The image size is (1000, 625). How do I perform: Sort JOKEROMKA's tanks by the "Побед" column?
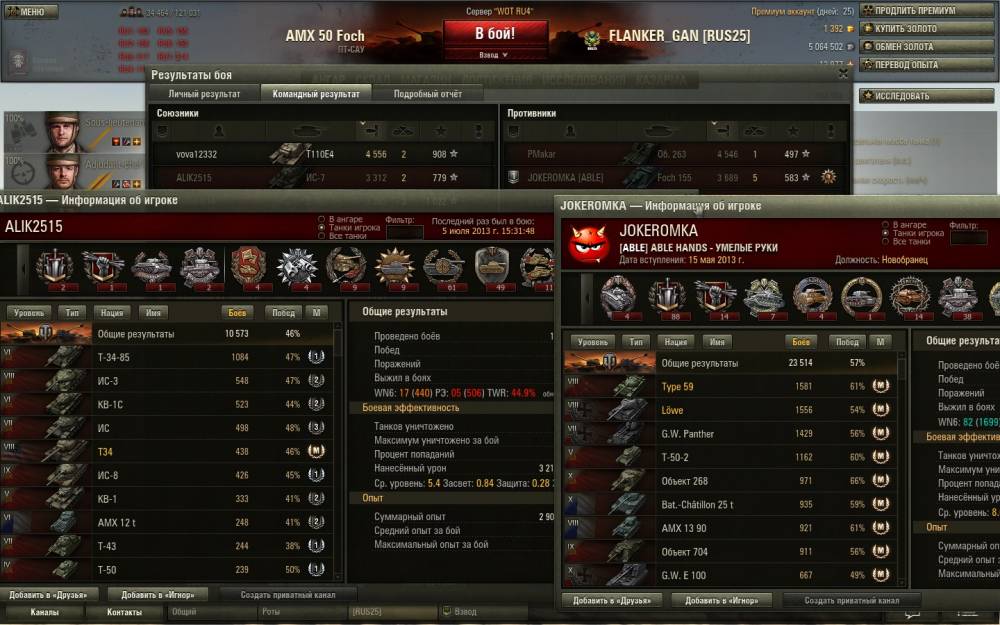847,341
